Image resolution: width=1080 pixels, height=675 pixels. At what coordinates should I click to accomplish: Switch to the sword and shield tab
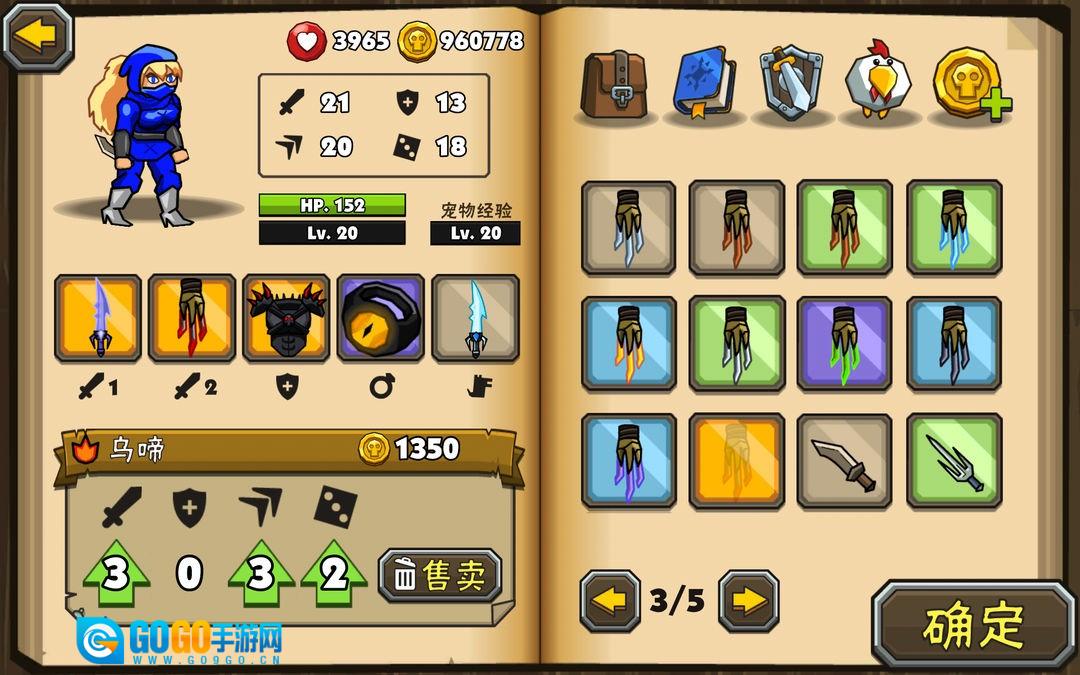791,83
